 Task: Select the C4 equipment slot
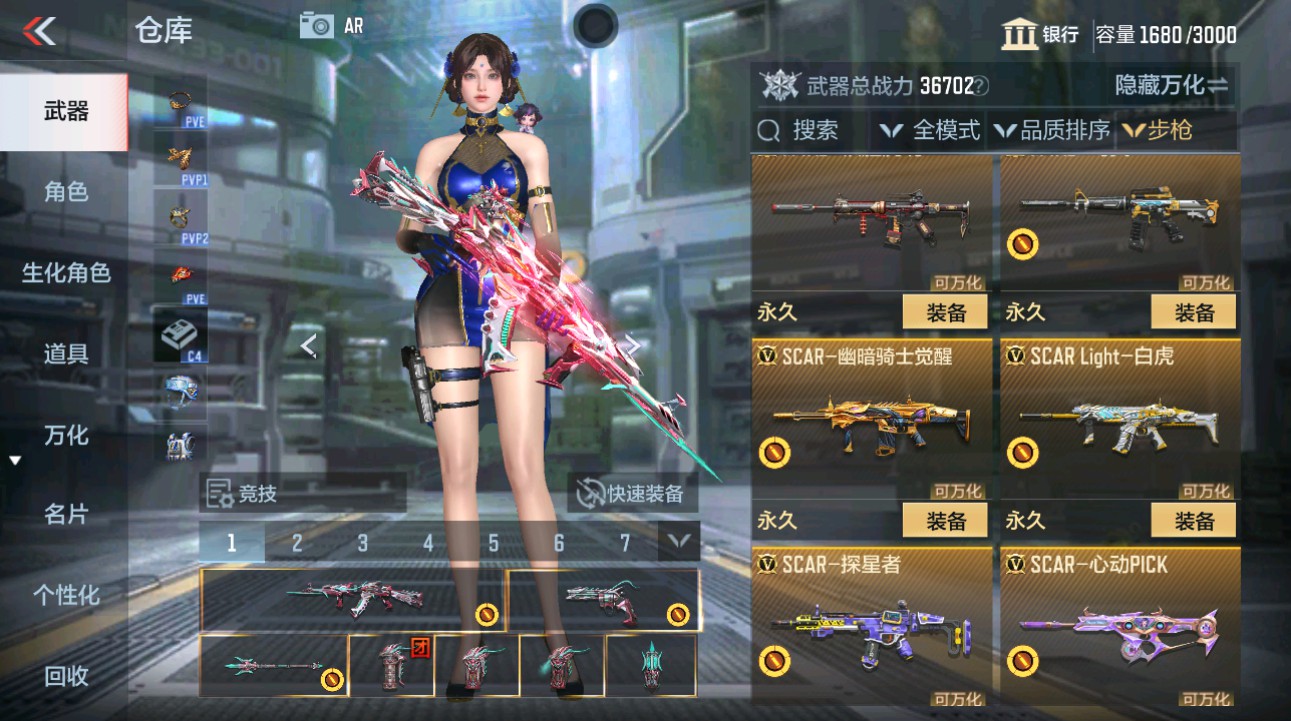click(x=180, y=335)
